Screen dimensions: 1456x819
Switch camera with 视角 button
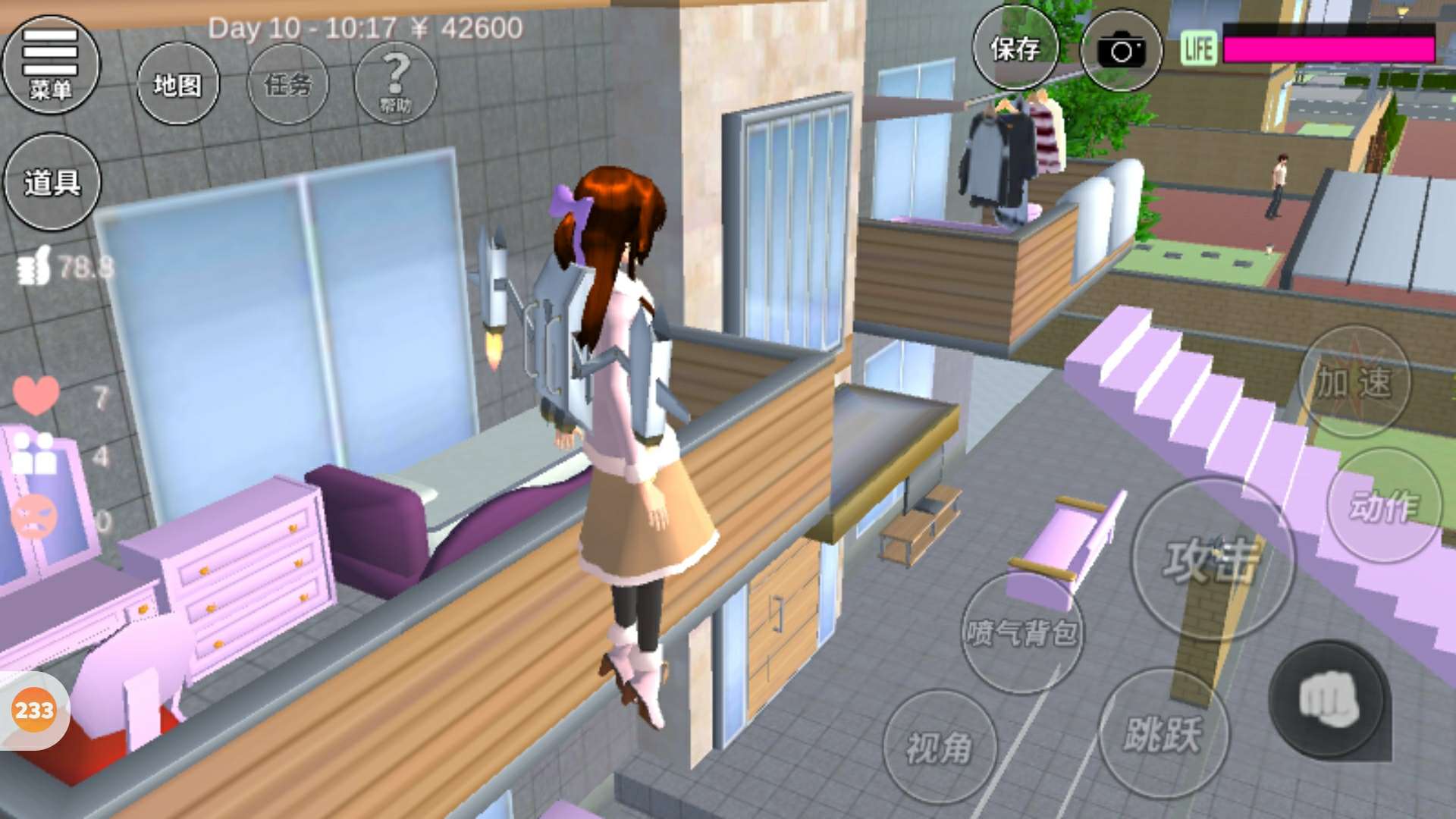[939, 747]
